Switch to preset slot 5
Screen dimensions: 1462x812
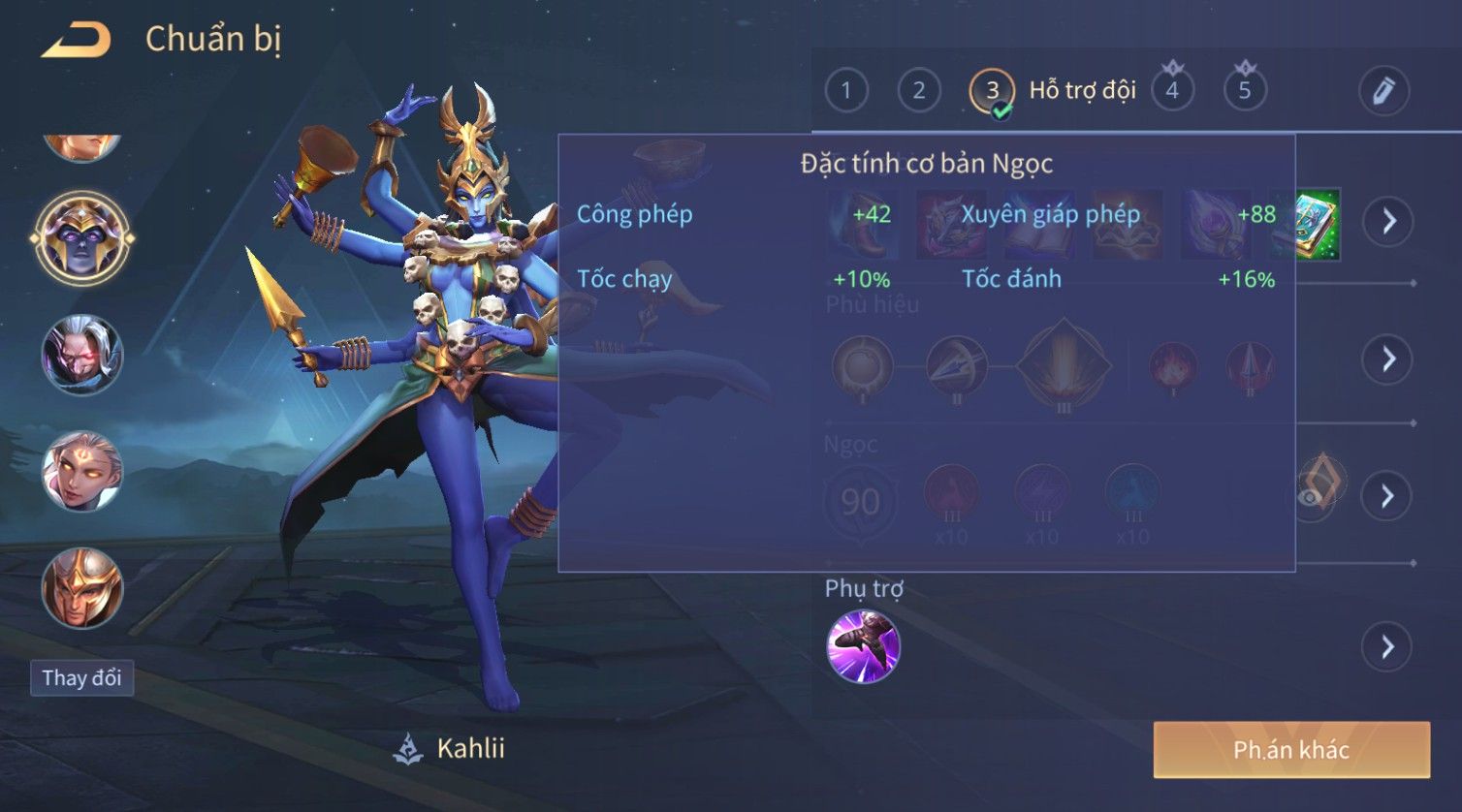click(1245, 91)
